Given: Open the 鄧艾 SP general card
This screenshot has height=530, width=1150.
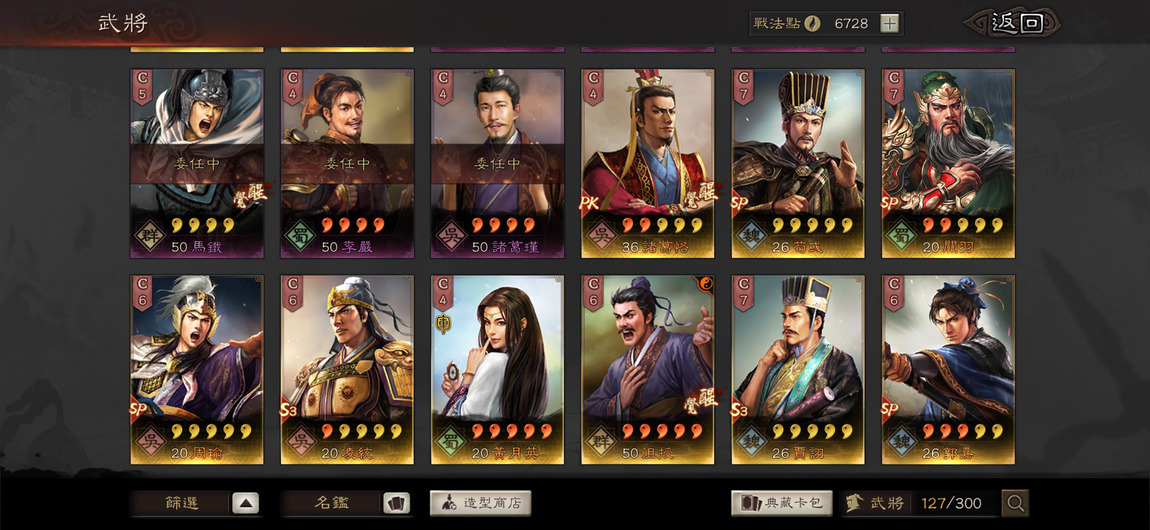Looking at the screenshot, I should (x=947, y=369).
